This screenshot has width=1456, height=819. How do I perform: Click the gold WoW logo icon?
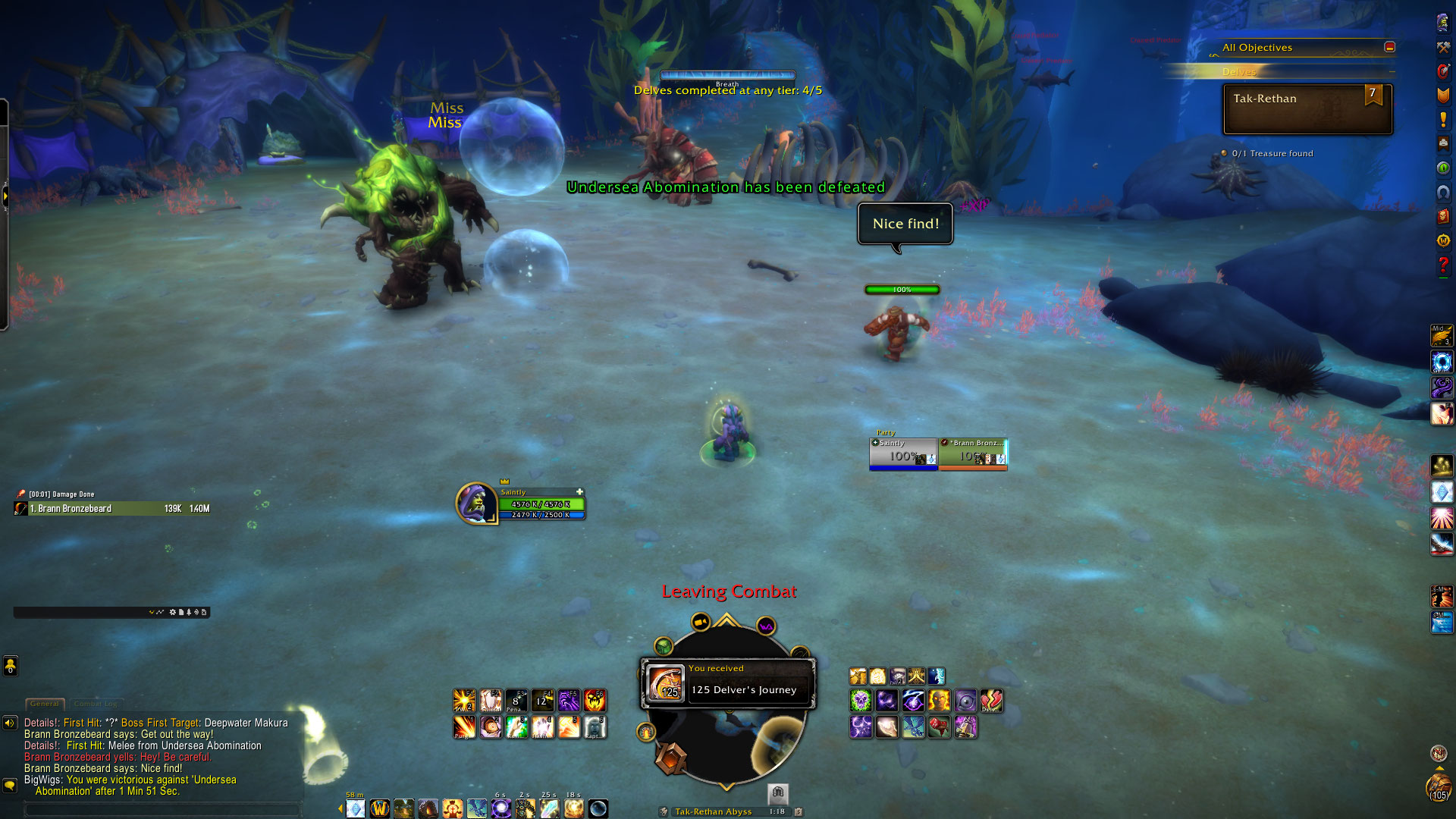click(x=380, y=808)
